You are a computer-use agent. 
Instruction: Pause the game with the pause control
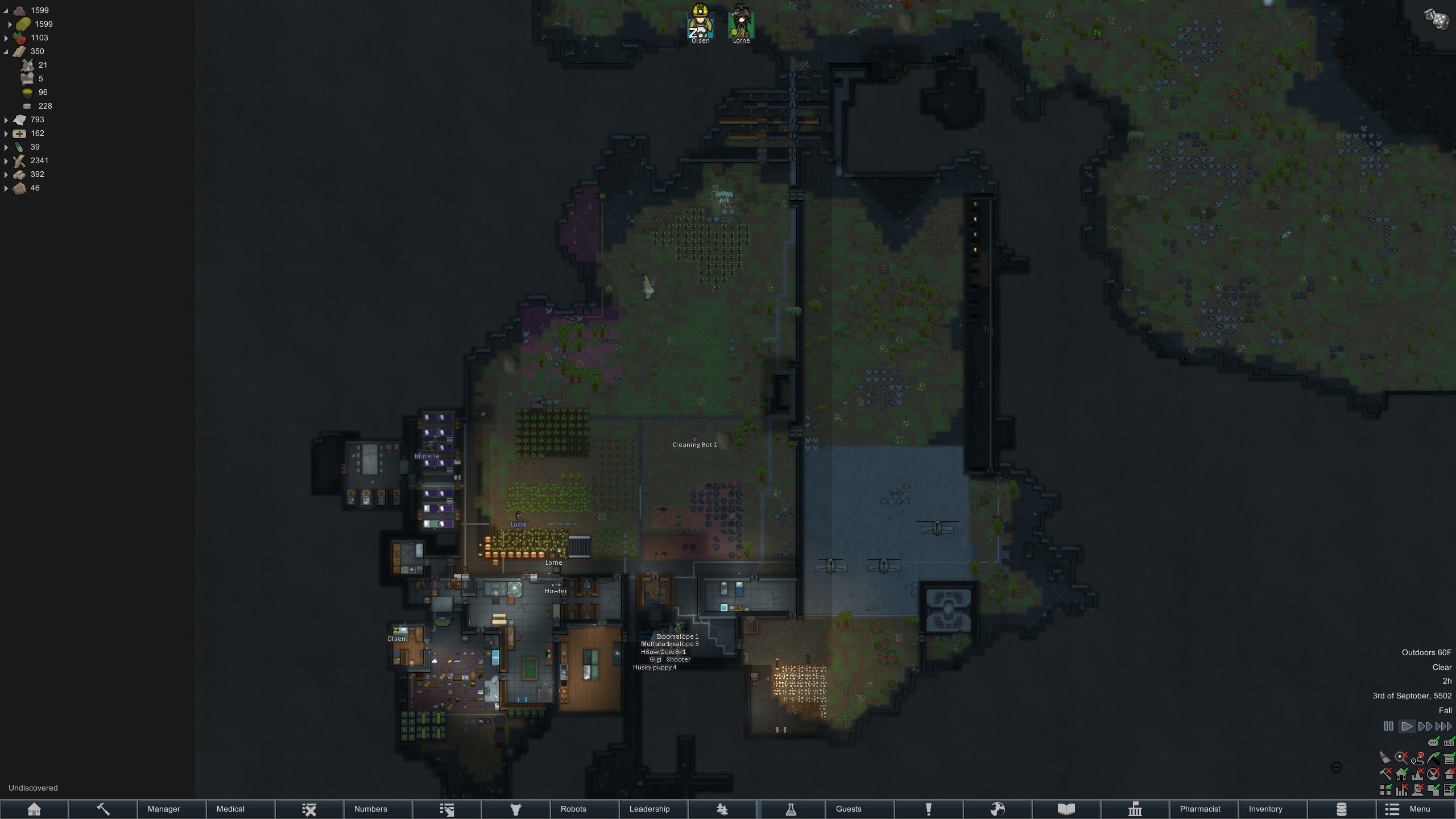point(1388,726)
